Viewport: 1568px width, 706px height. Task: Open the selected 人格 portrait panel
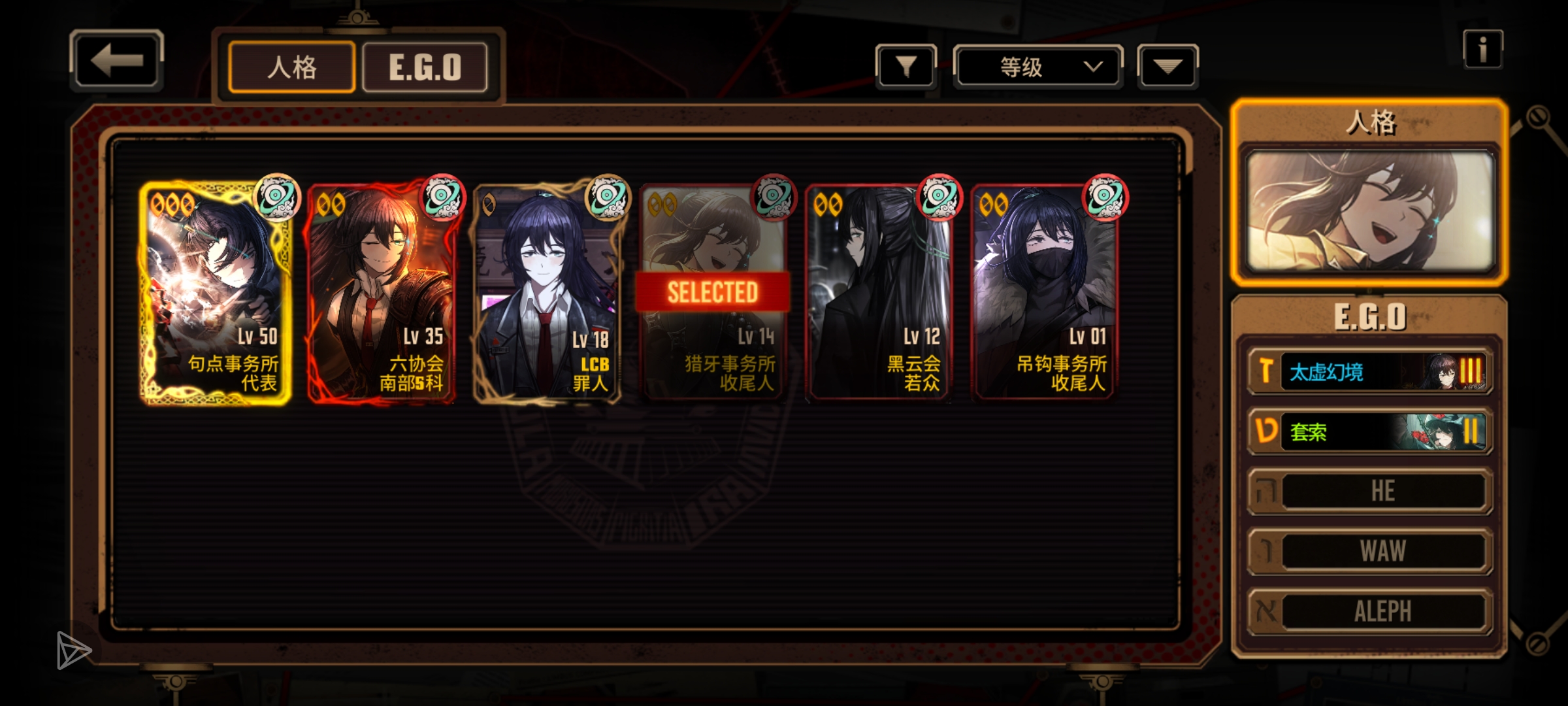1370,210
